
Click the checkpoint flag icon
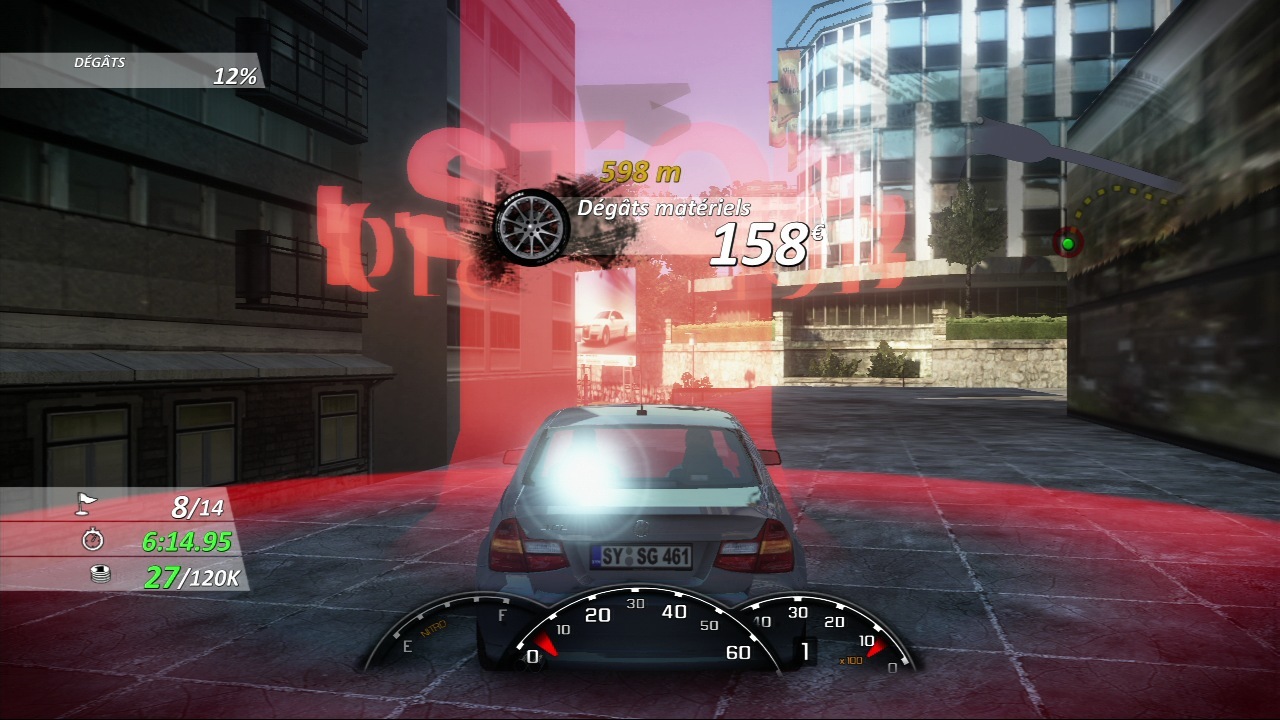coord(88,506)
